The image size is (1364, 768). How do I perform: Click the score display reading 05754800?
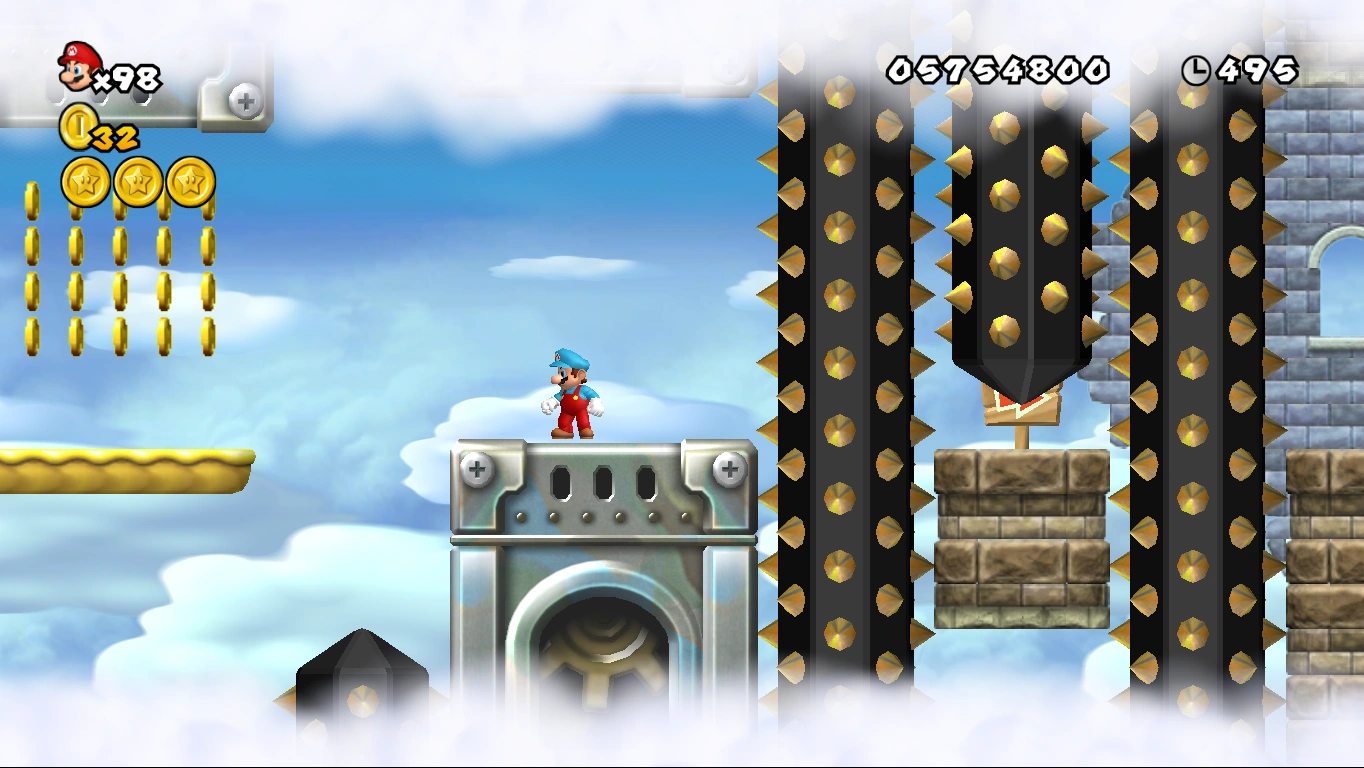click(x=1000, y=71)
